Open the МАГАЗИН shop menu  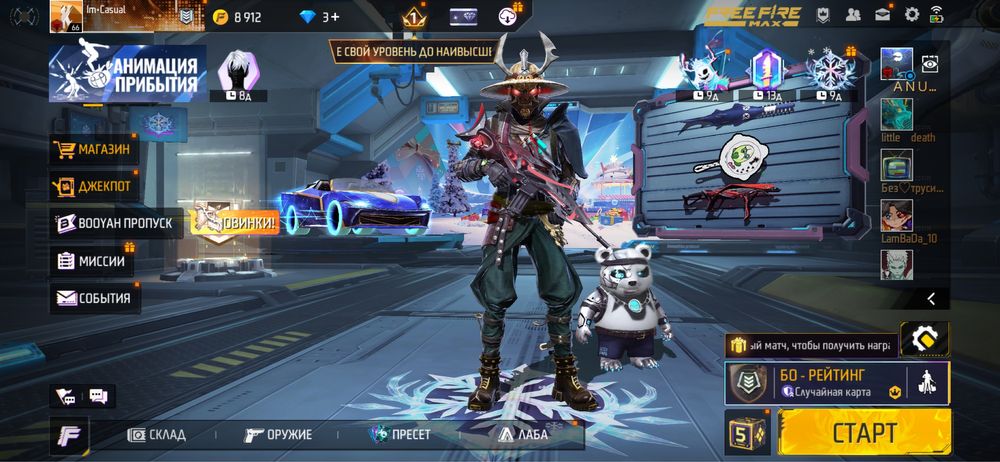tap(94, 150)
